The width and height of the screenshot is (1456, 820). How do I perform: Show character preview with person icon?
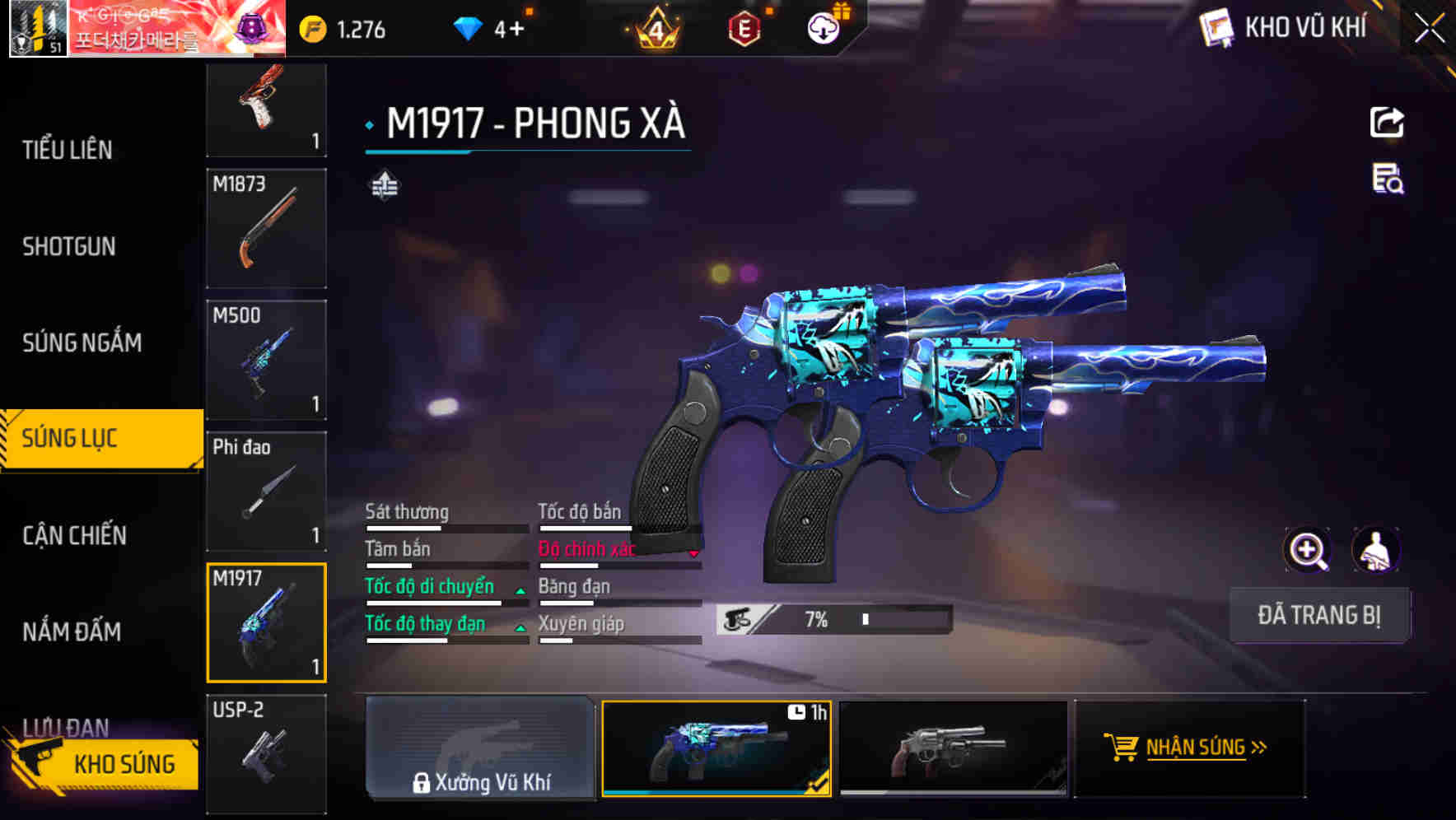click(x=1374, y=550)
